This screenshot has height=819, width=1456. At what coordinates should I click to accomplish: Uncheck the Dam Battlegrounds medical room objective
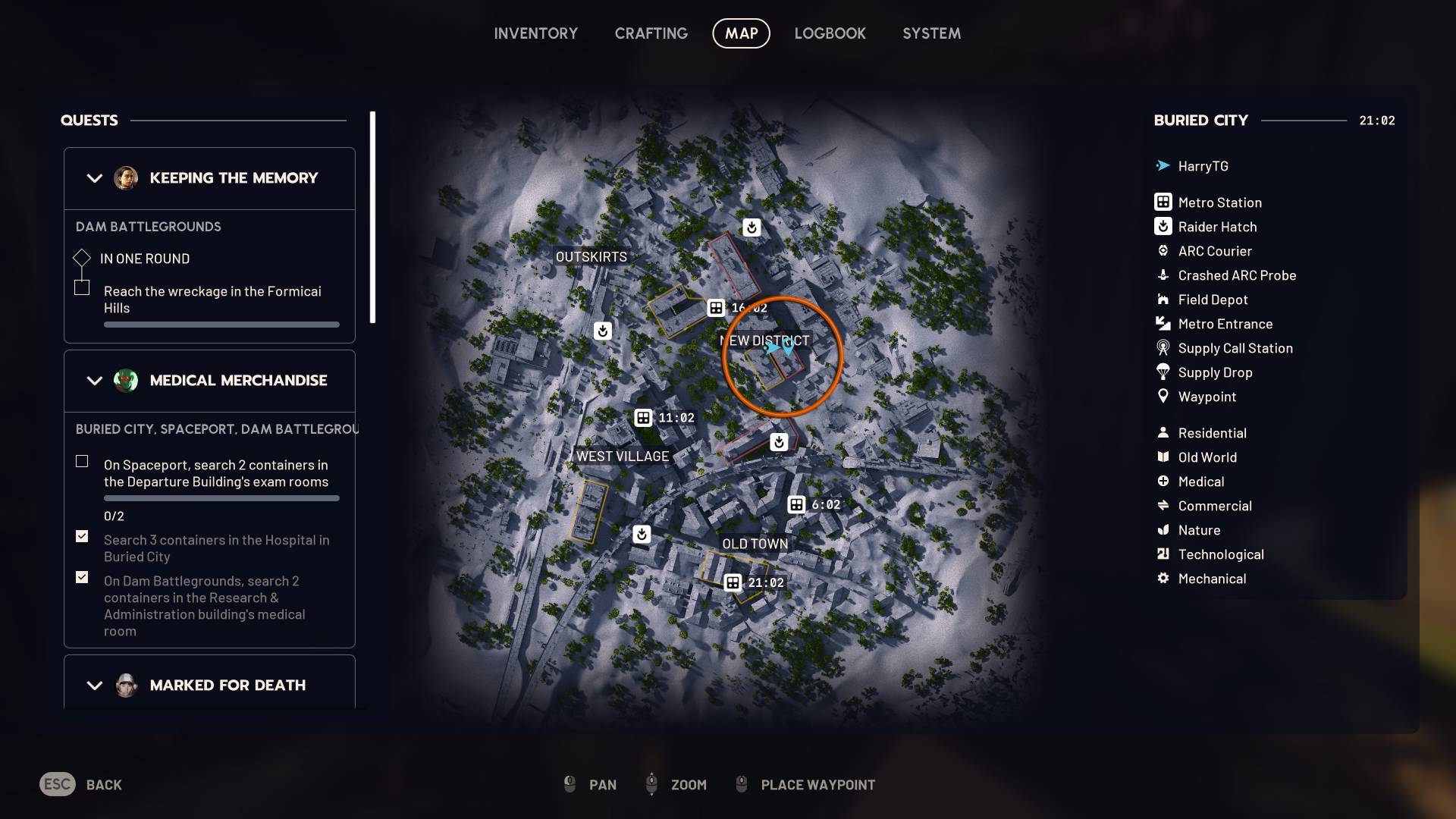81,577
